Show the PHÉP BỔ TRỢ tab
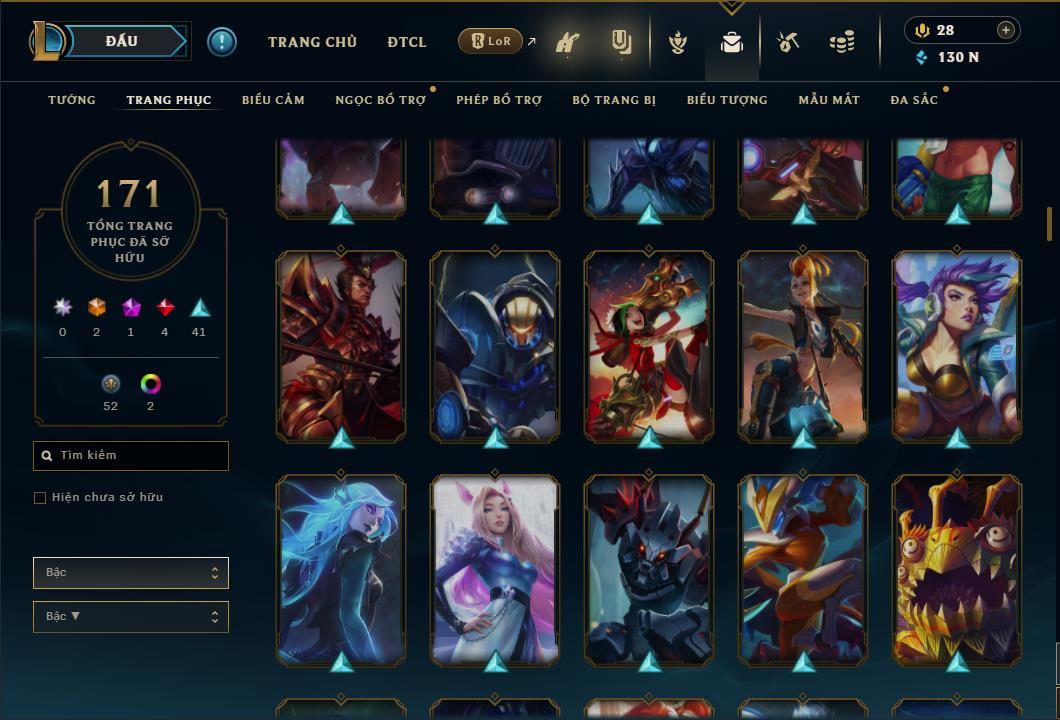This screenshot has width=1060, height=720. (499, 100)
